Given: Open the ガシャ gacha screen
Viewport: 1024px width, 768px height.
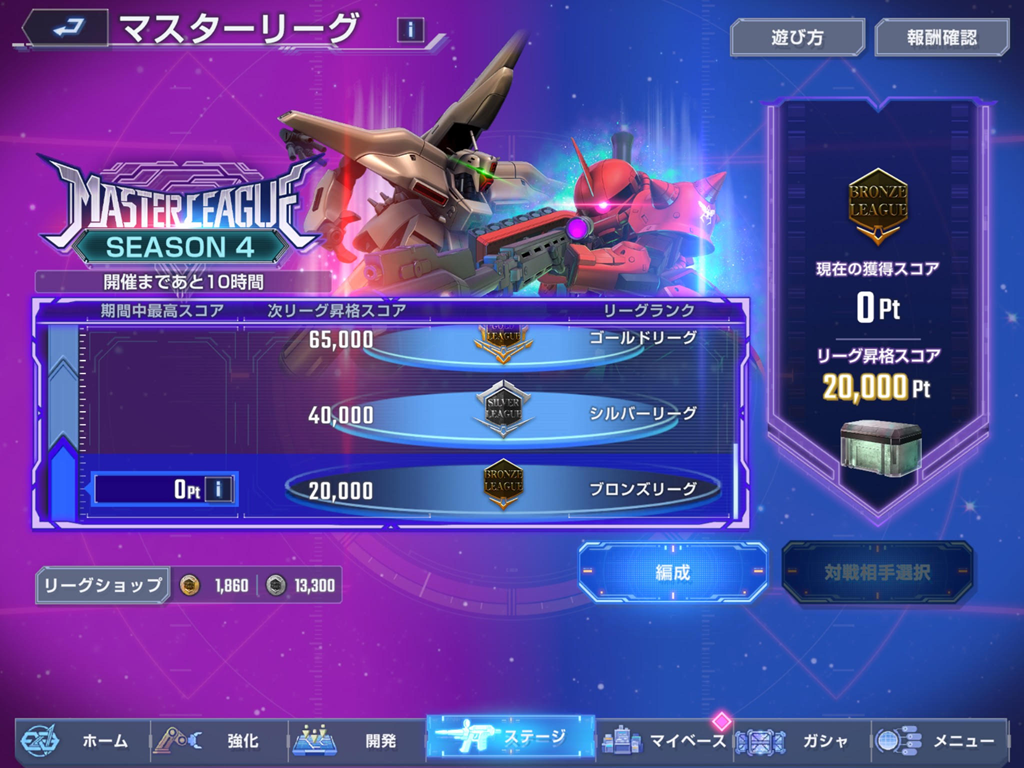Looking at the screenshot, I should [800, 741].
